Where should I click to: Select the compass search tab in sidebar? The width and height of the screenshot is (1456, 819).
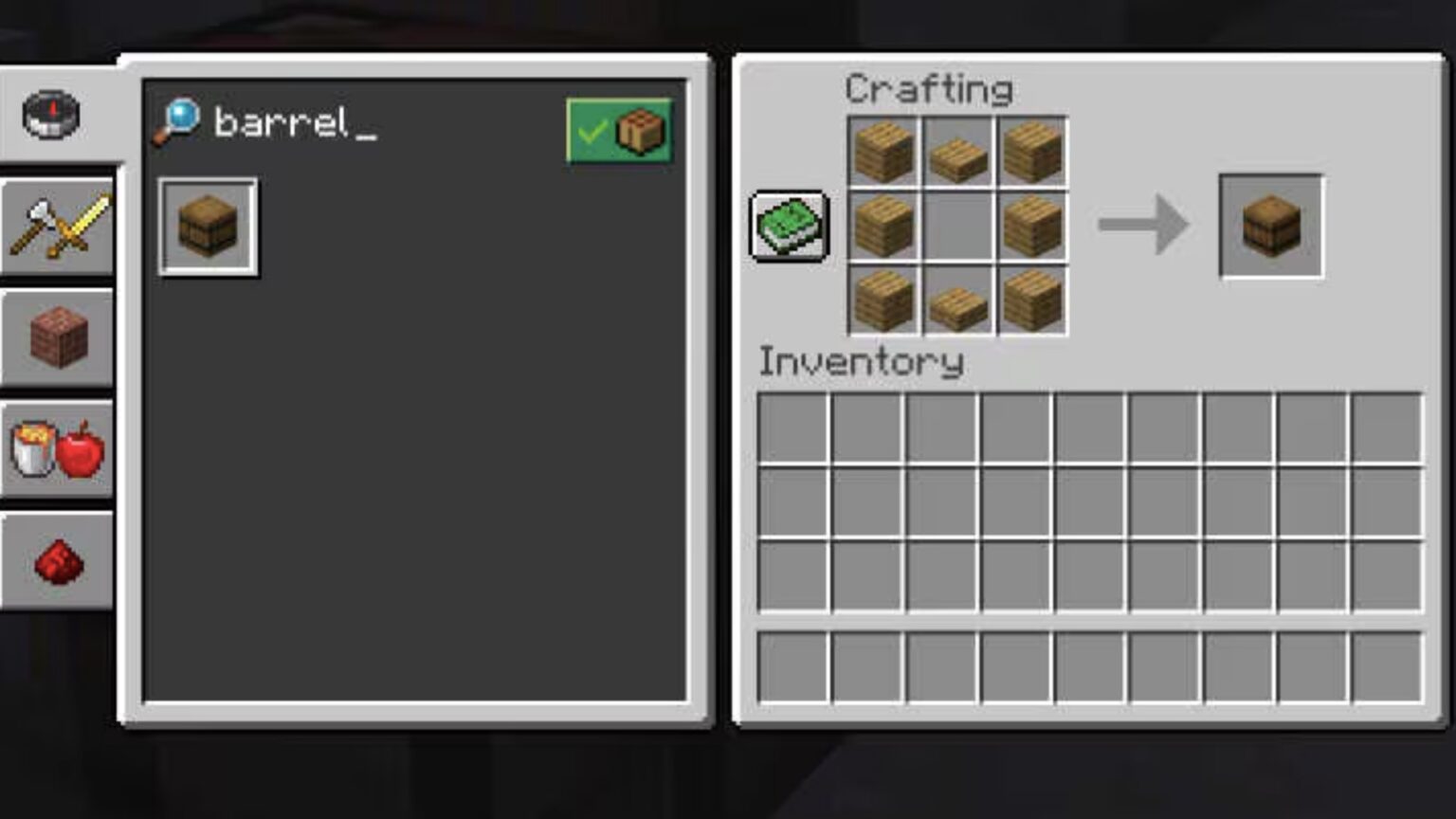click(49, 113)
